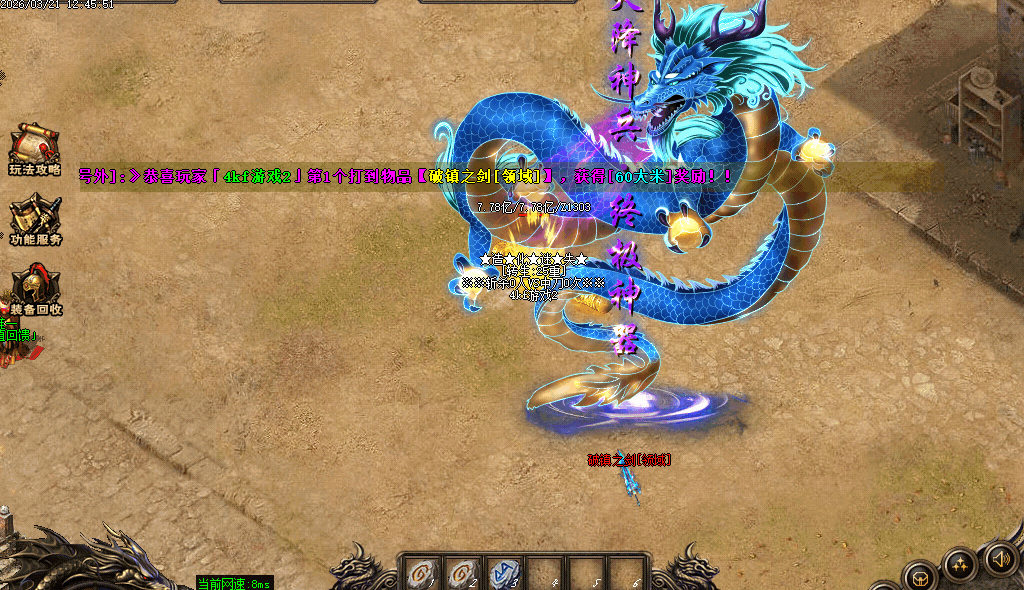1024x590 pixels.
Task: Open the 功能服务 function services menu
Action: [x=35, y=216]
